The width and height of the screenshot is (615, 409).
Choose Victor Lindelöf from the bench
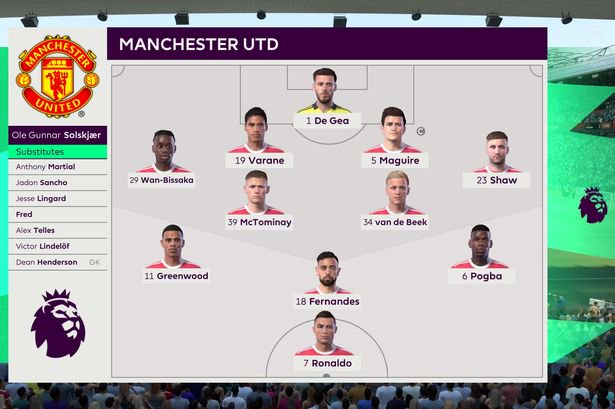tap(58, 246)
